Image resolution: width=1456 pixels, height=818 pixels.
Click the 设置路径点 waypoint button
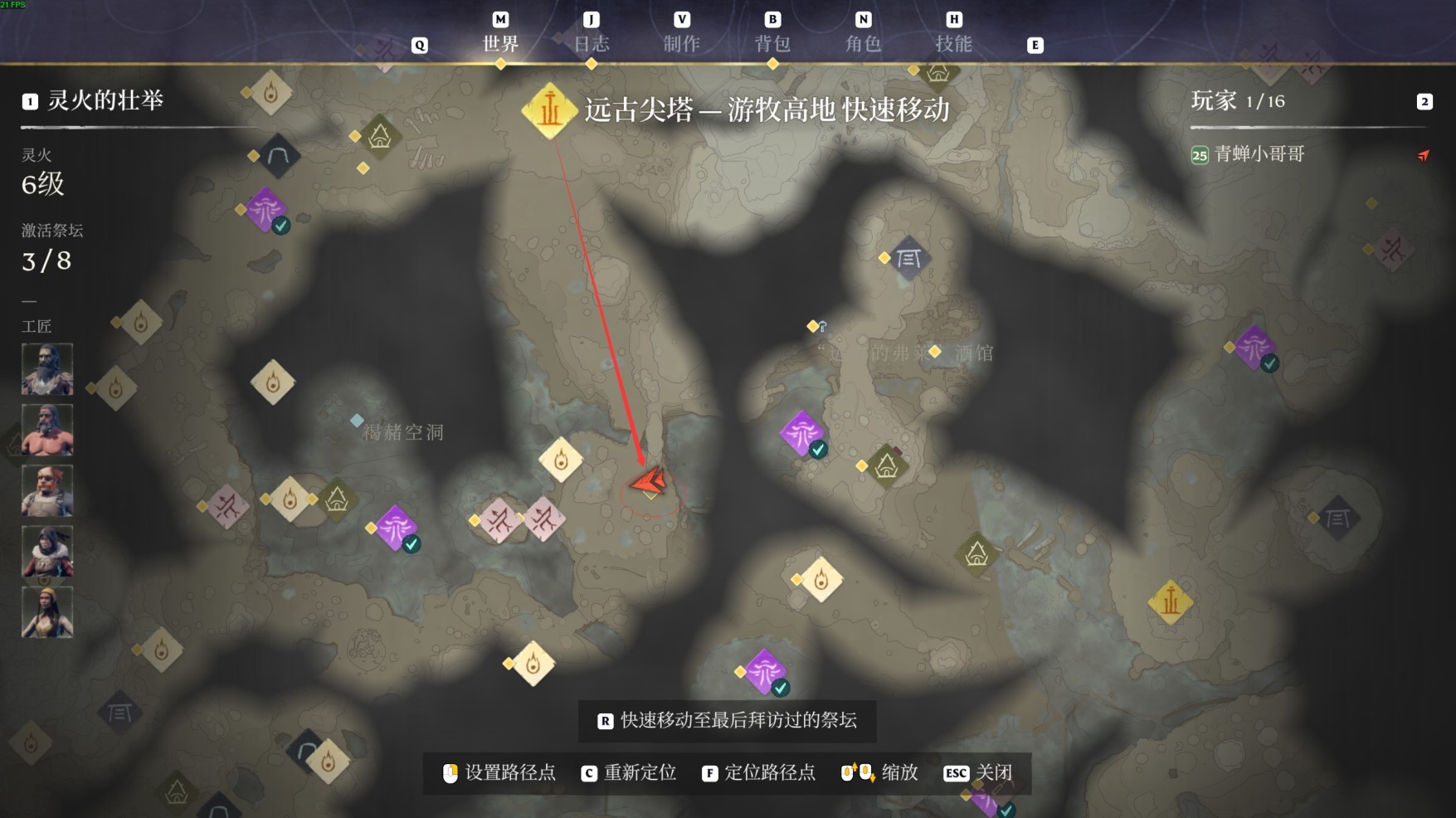(499, 773)
